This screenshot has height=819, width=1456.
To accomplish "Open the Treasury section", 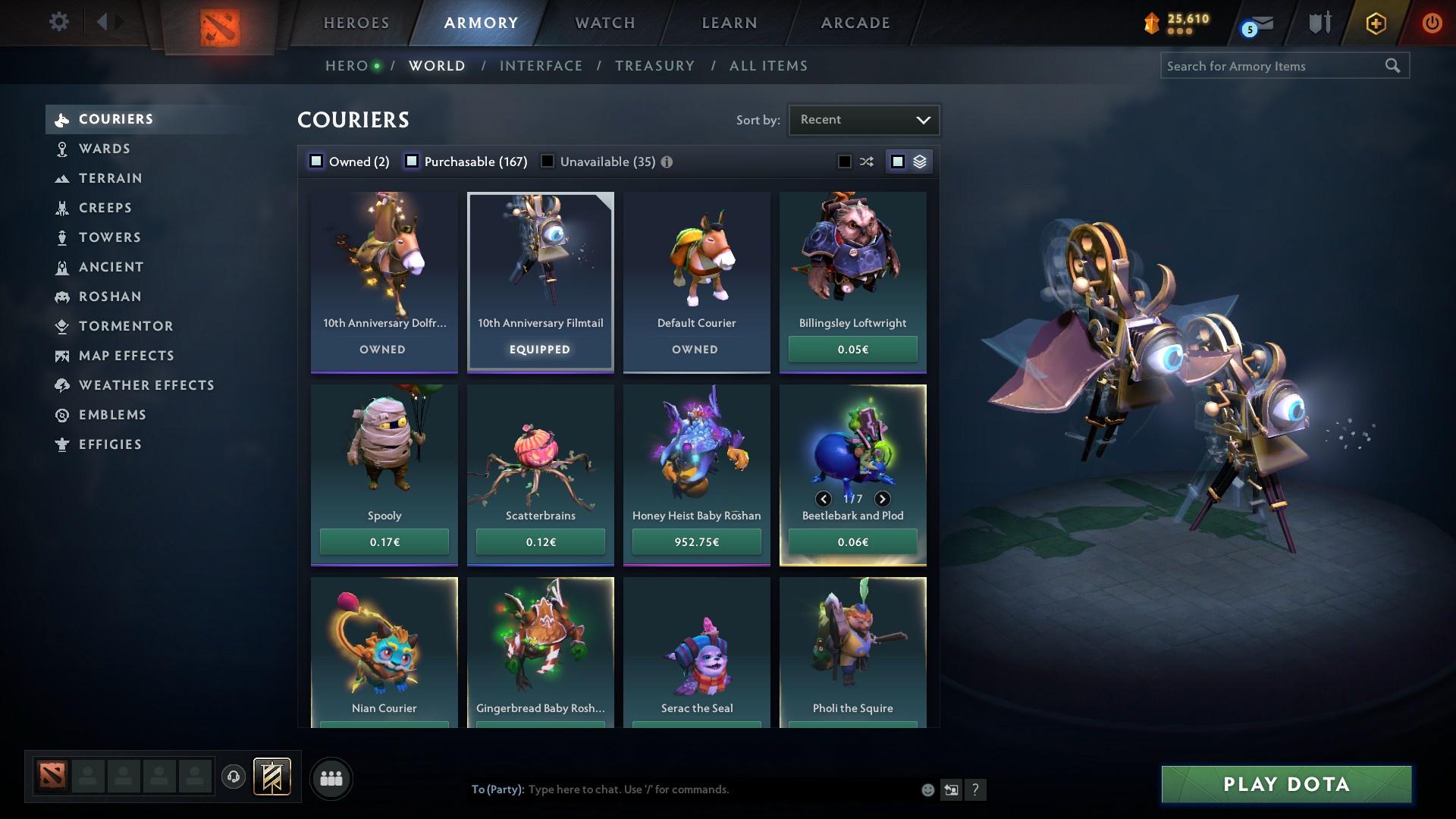I will (x=654, y=66).
